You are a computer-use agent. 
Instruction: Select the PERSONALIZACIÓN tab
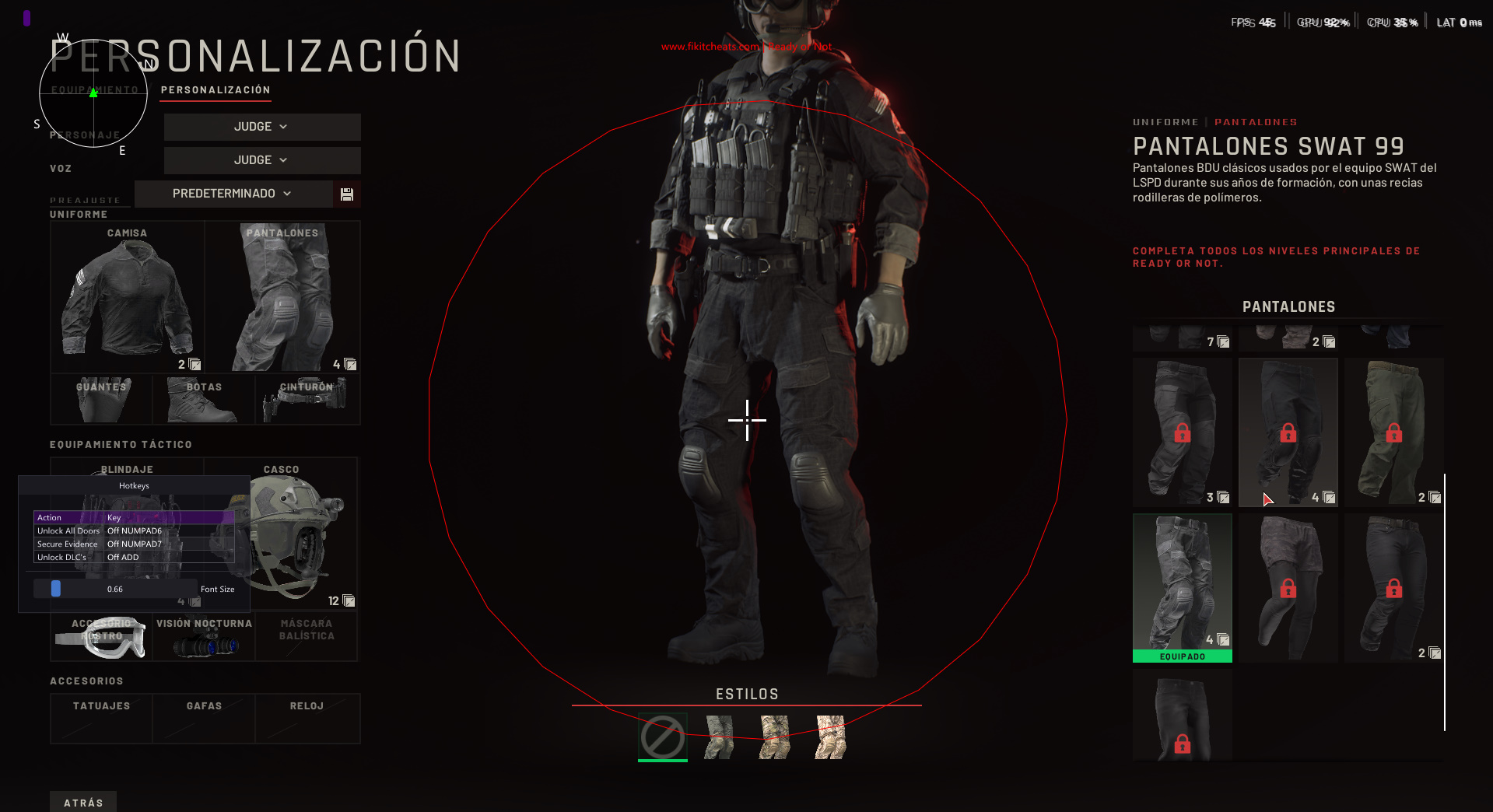click(215, 89)
